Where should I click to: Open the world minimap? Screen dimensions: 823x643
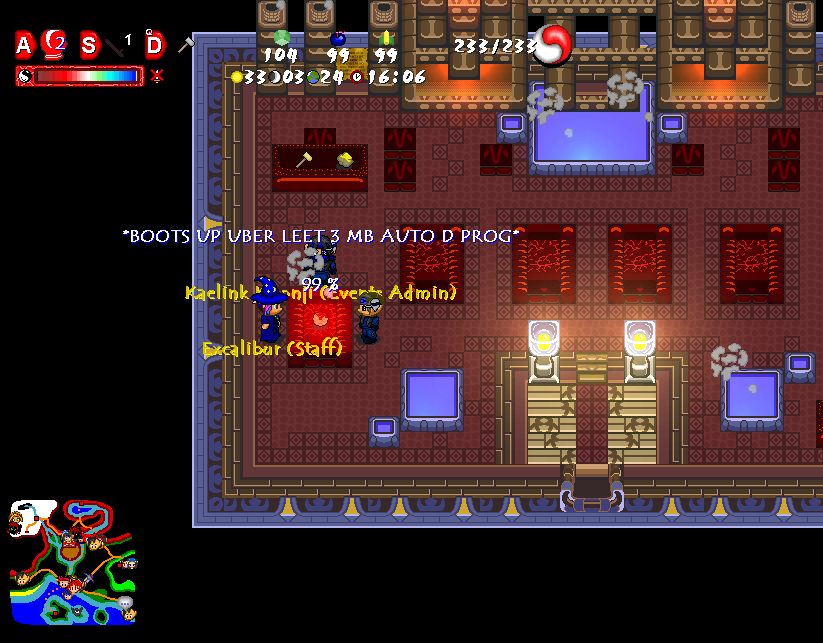[72, 562]
